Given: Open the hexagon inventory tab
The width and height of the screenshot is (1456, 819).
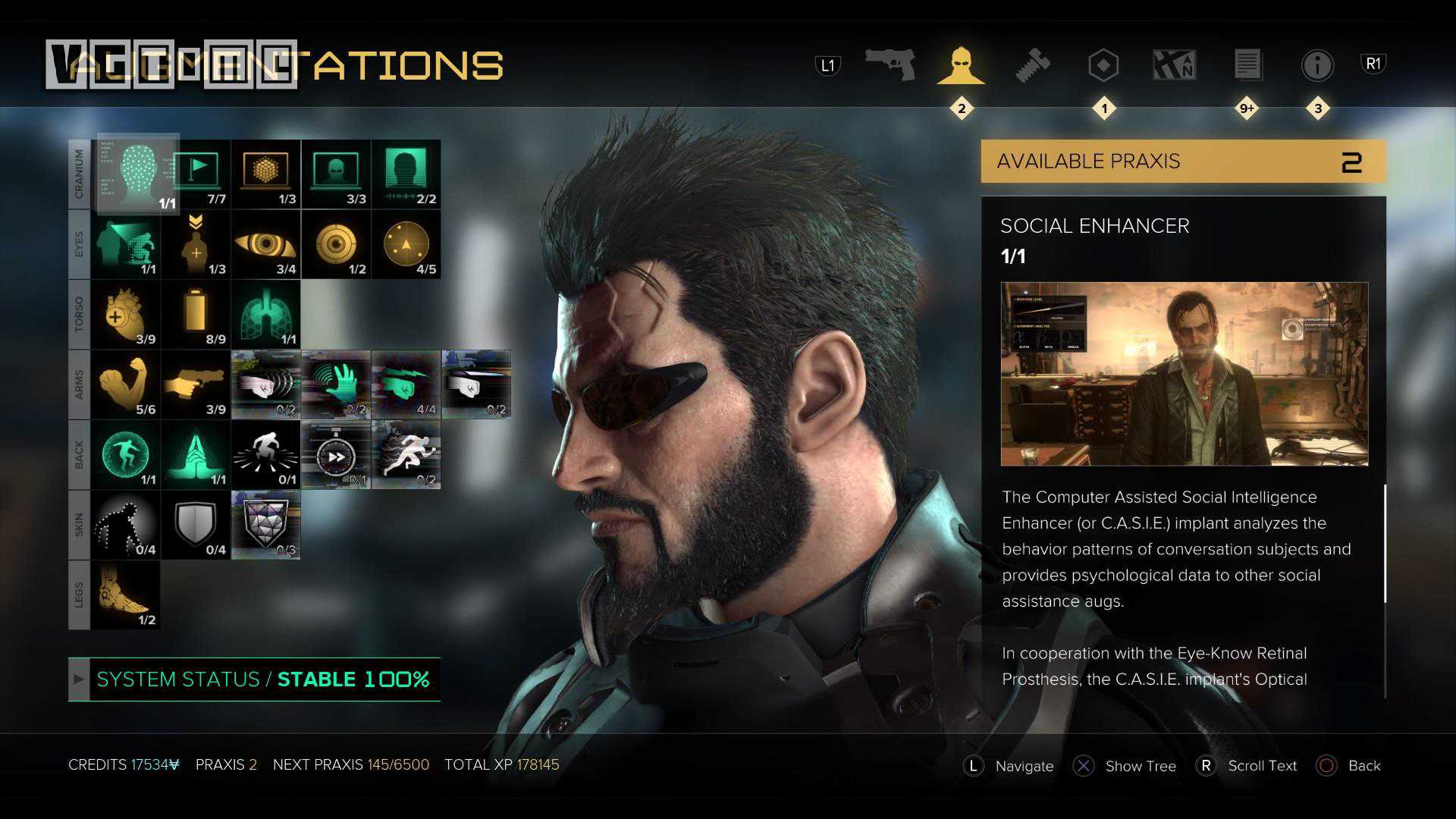Looking at the screenshot, I should (1103, 65).
